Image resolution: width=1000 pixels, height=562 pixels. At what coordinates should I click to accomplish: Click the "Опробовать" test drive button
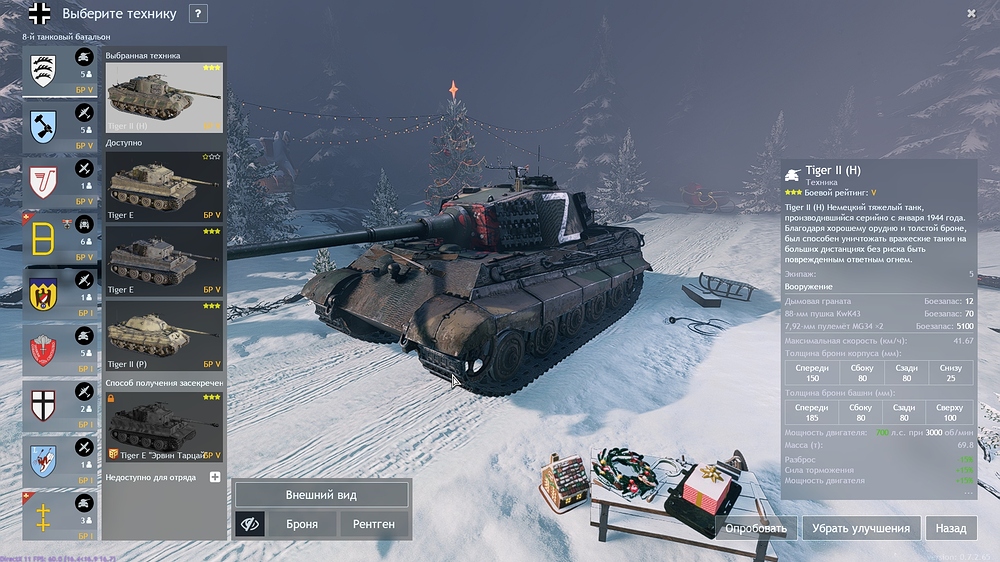(755, 528)
